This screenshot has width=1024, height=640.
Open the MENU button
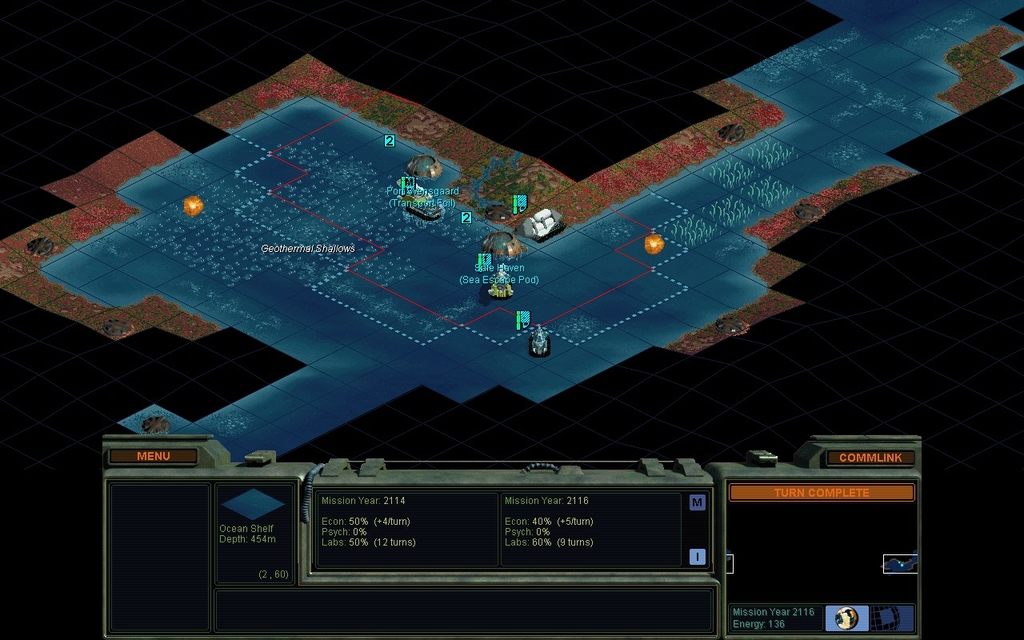[153, 456]
